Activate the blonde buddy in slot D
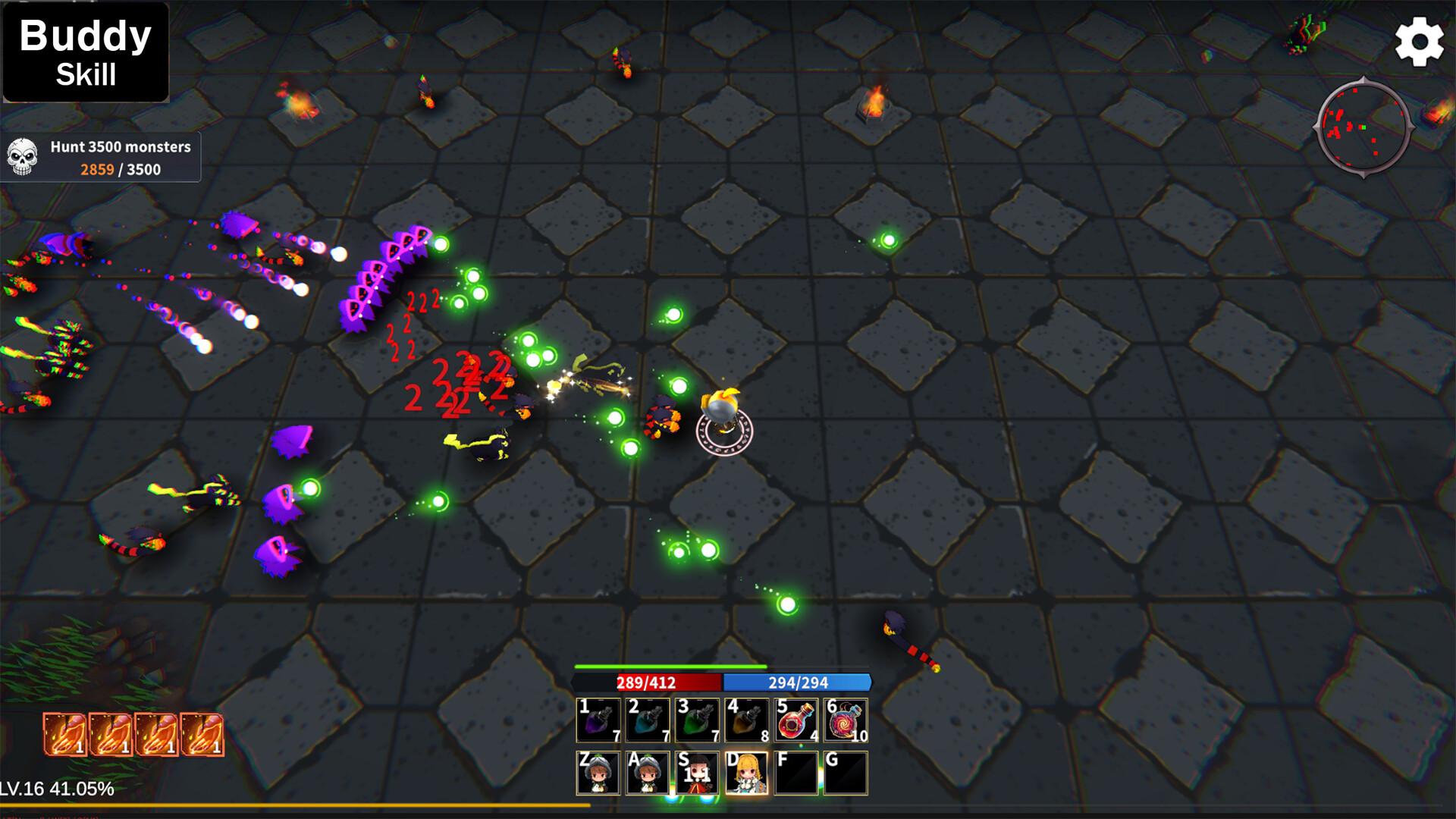 pyautogui.click(x=747, y=773)
